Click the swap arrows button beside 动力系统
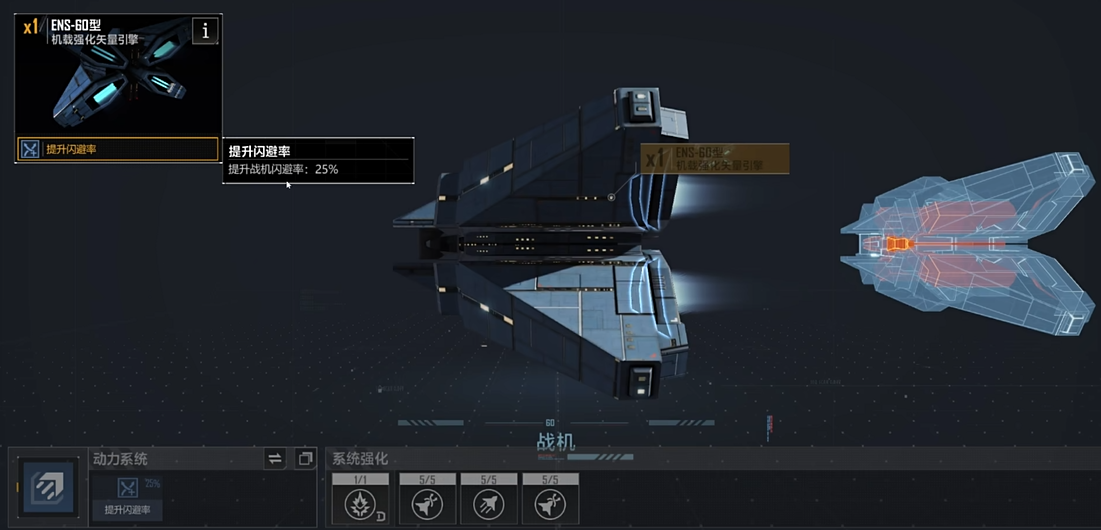This screenshot has height=530, width=1101. pyautogui.click(x=275, y=458)
